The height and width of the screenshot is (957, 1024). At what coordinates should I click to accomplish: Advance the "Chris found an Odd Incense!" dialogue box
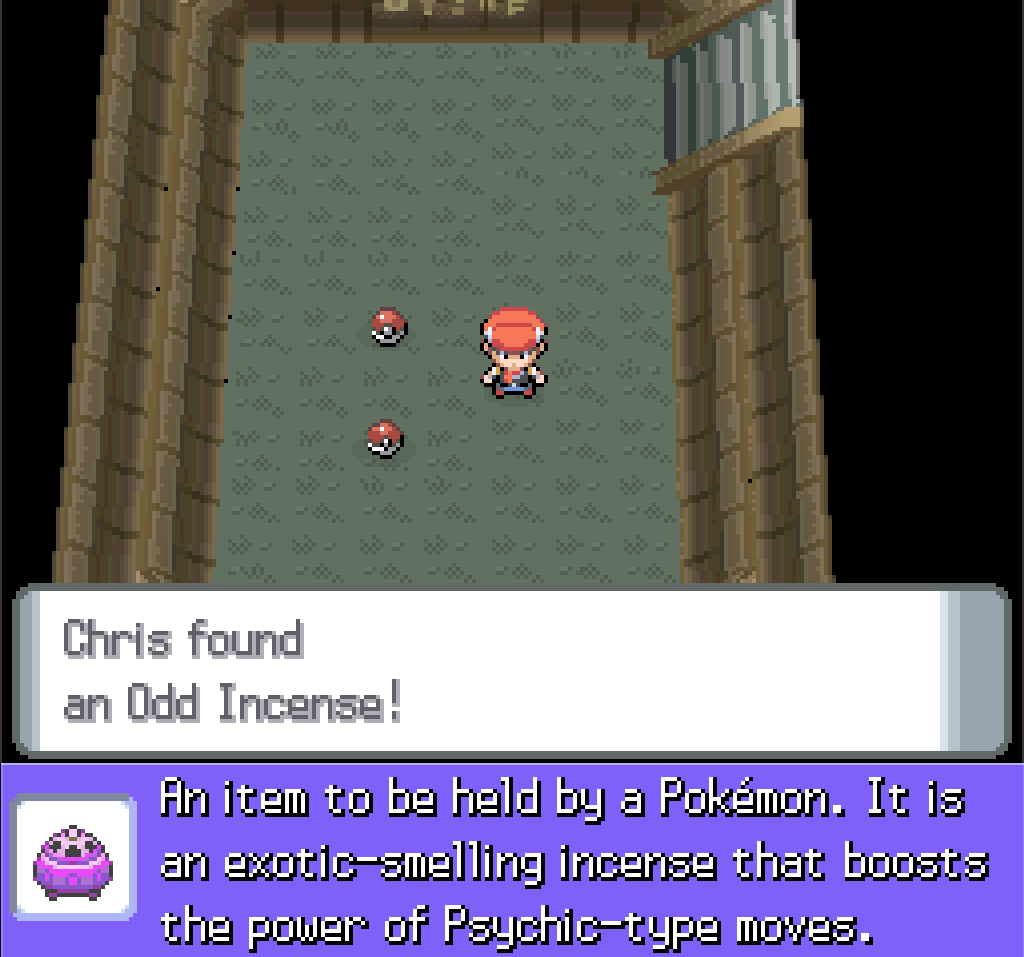tap(510, 670)
